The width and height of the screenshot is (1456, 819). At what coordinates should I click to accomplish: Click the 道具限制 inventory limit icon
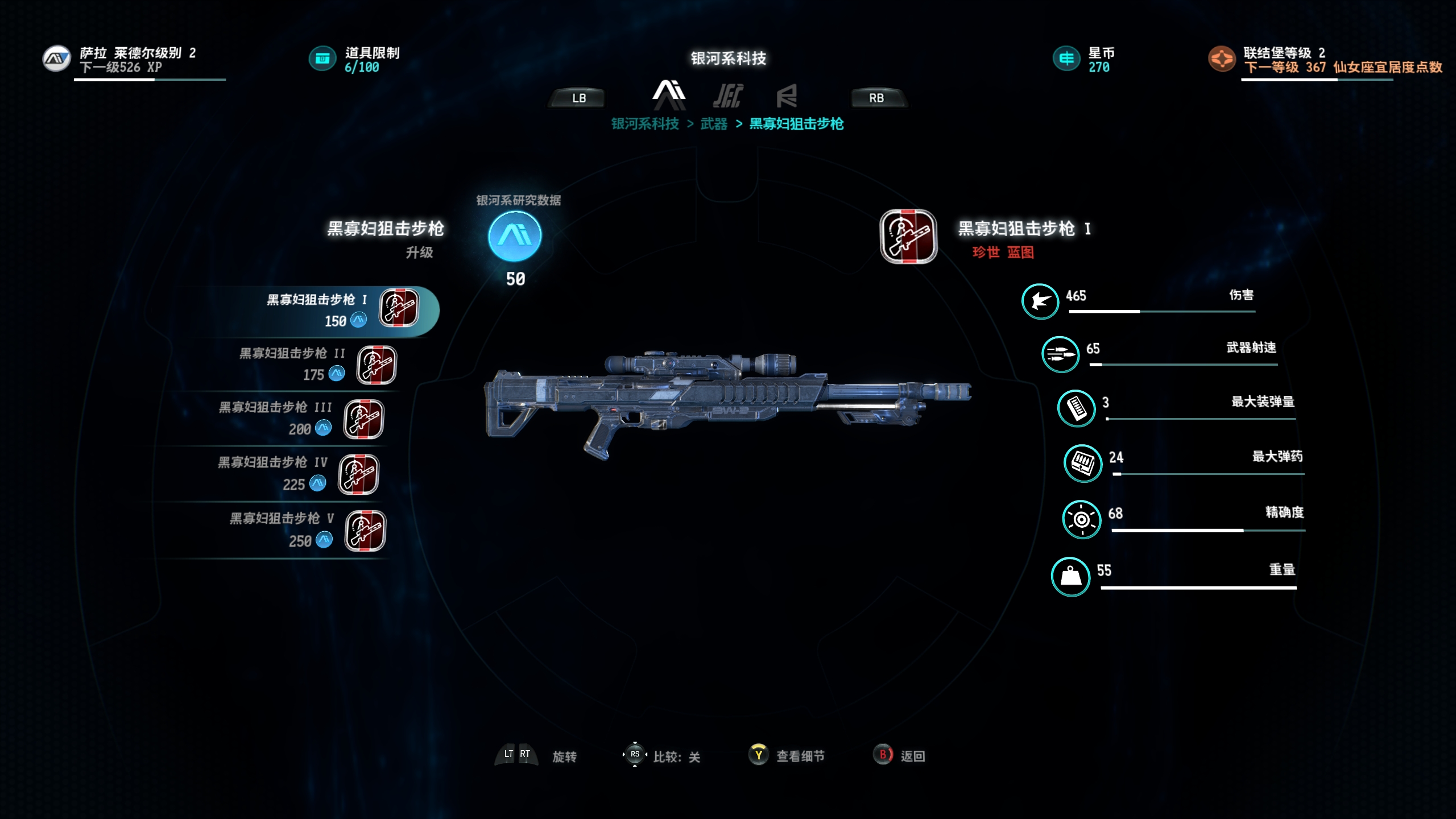click(x=322, y=59)
